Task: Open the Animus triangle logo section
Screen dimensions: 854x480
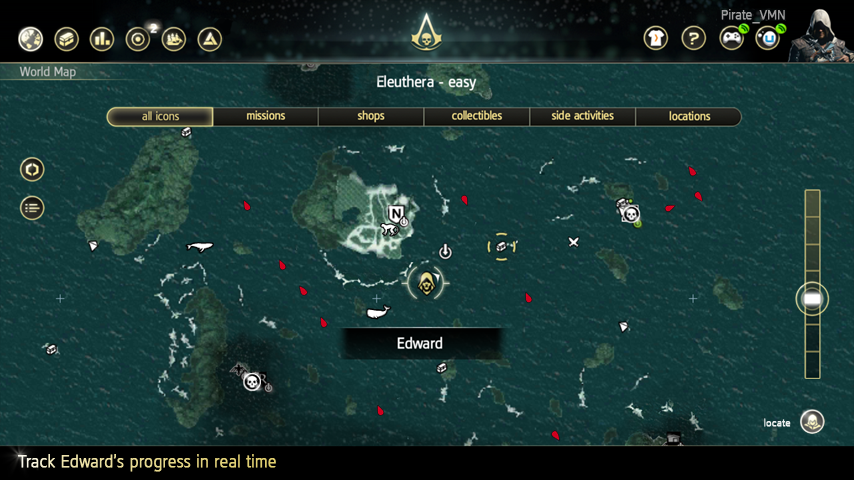Action: point(209,39)
